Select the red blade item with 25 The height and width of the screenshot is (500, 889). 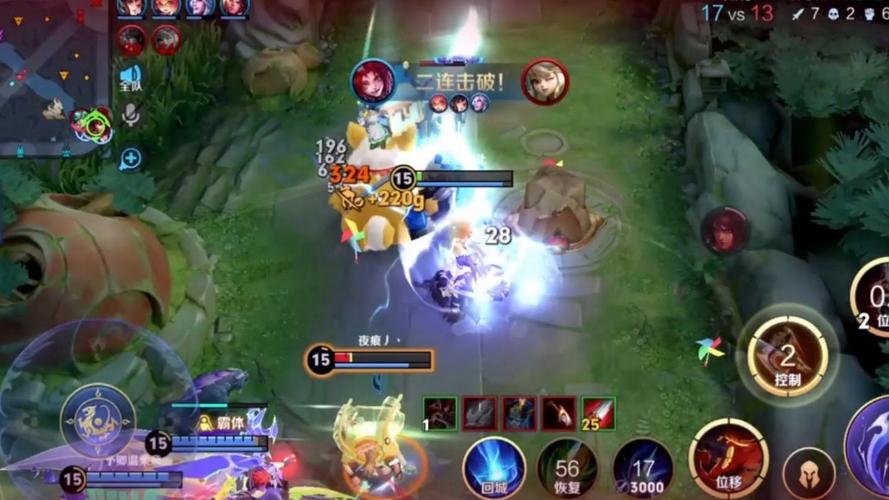pos(598,413)
